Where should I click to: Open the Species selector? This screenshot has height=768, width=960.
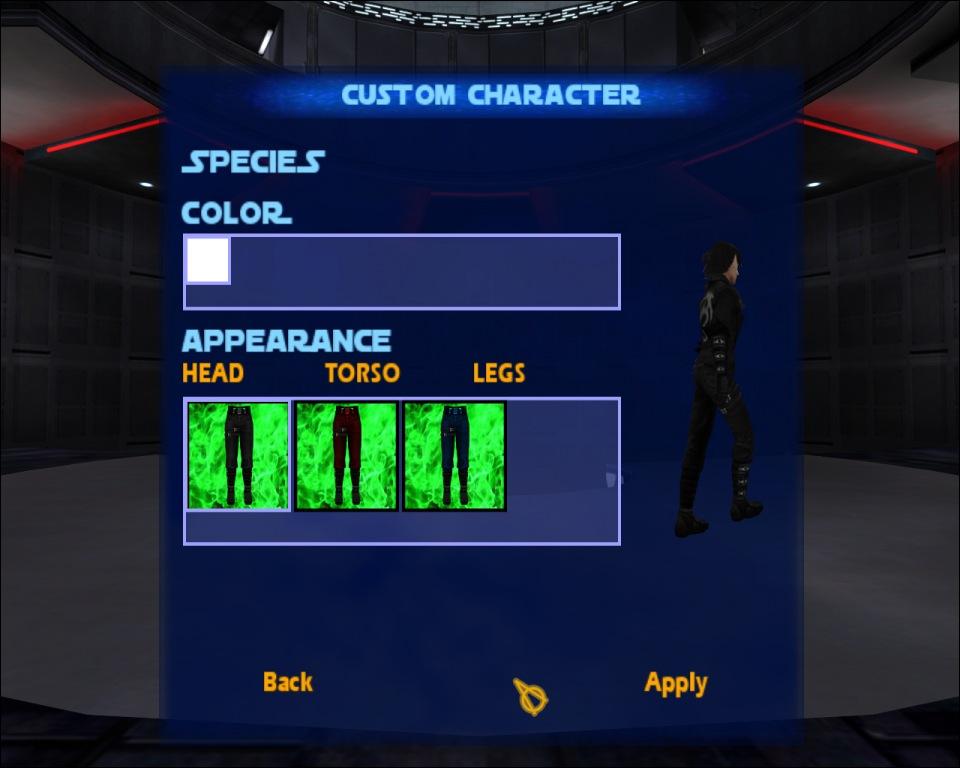click(x=253, y=162)
